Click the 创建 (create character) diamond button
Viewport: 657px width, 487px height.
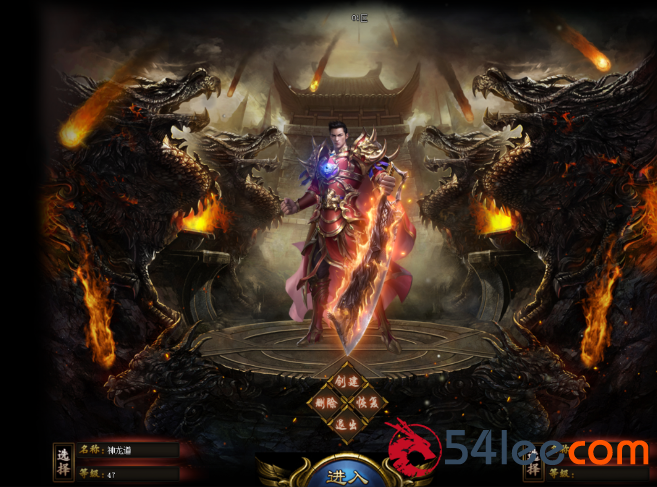coord(346,381)
